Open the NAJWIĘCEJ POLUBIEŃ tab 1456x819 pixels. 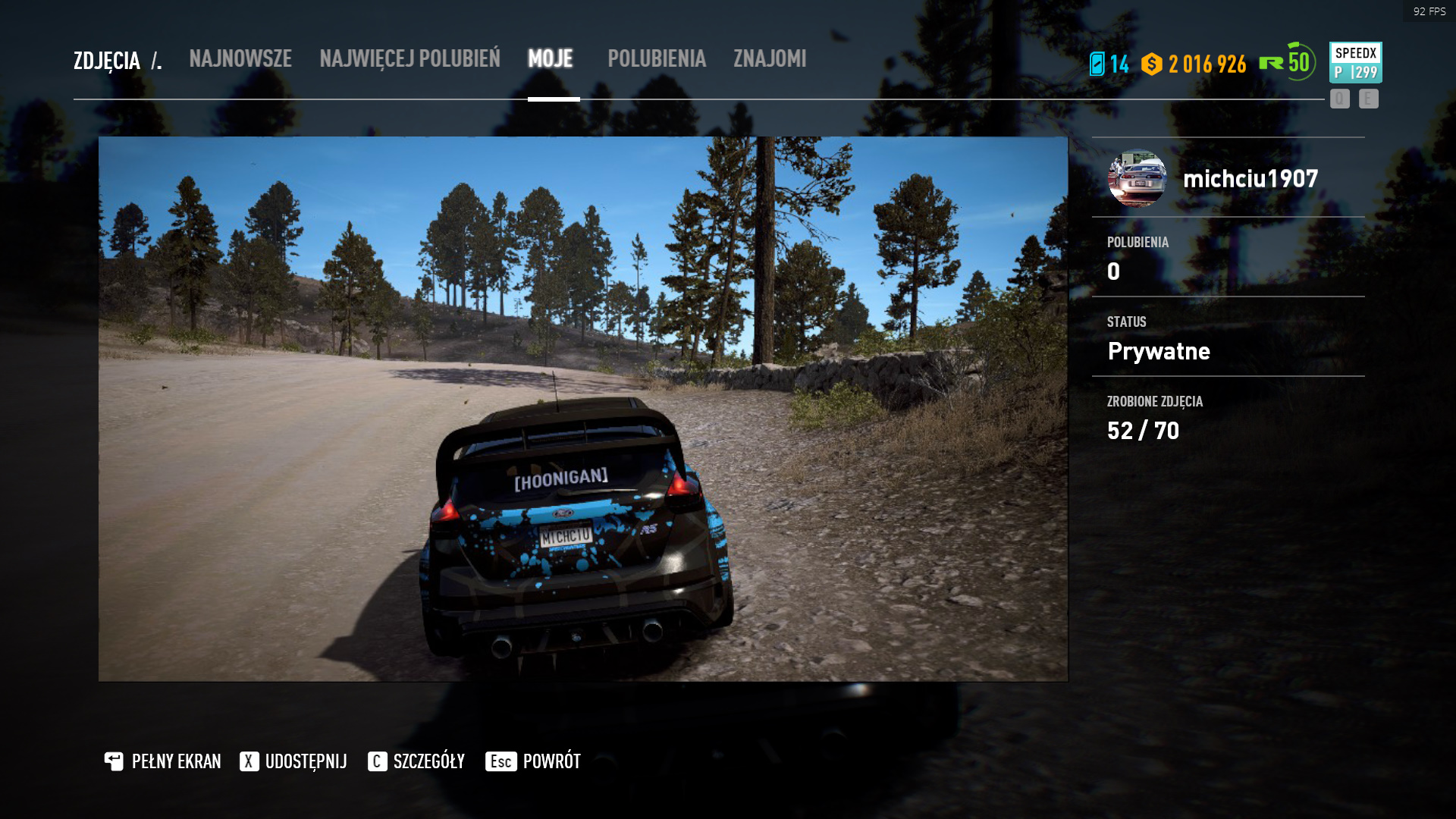tap(410, 59)
